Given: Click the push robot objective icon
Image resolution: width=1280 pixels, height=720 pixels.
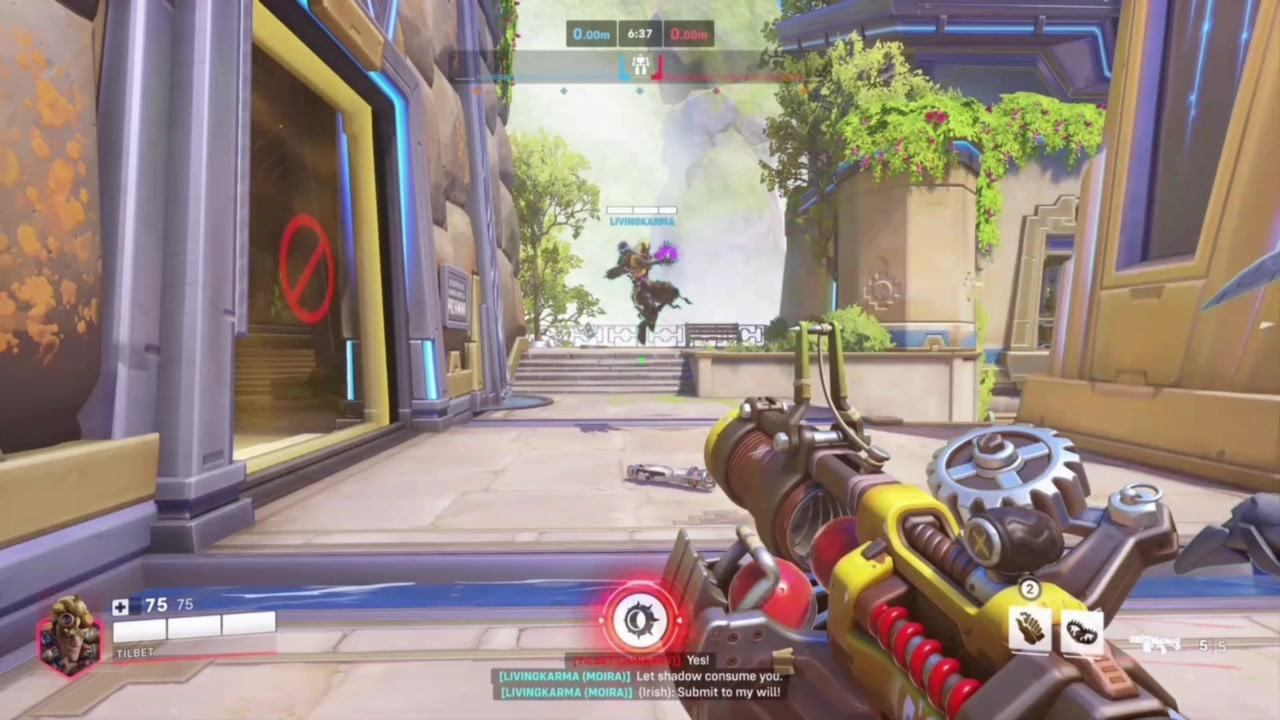Looking at the screenshot, I should pyautogui.click(x=640, y=66).
